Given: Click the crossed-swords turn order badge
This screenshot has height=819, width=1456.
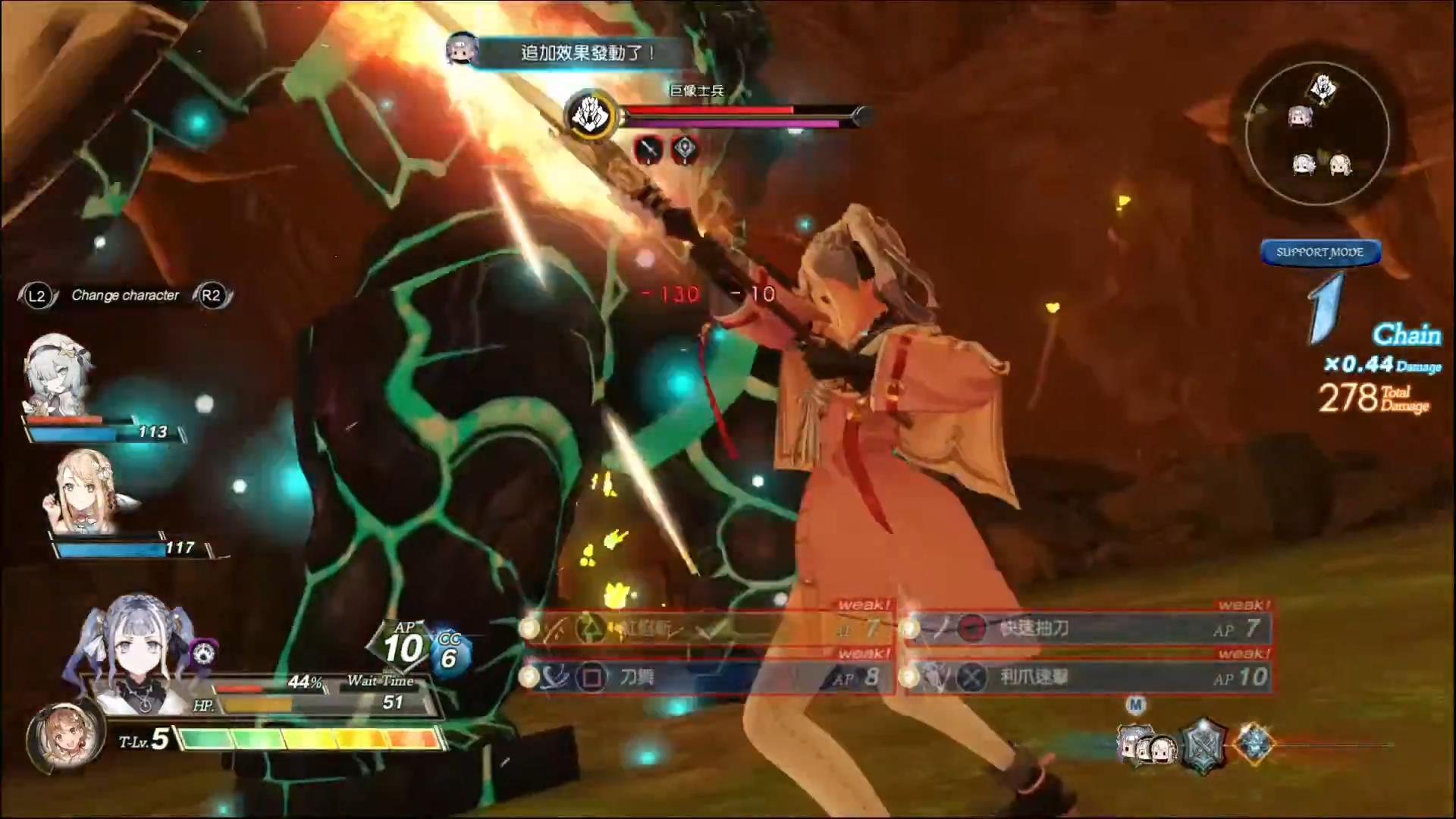Looking at the screenshot, I should (1203, 745).
